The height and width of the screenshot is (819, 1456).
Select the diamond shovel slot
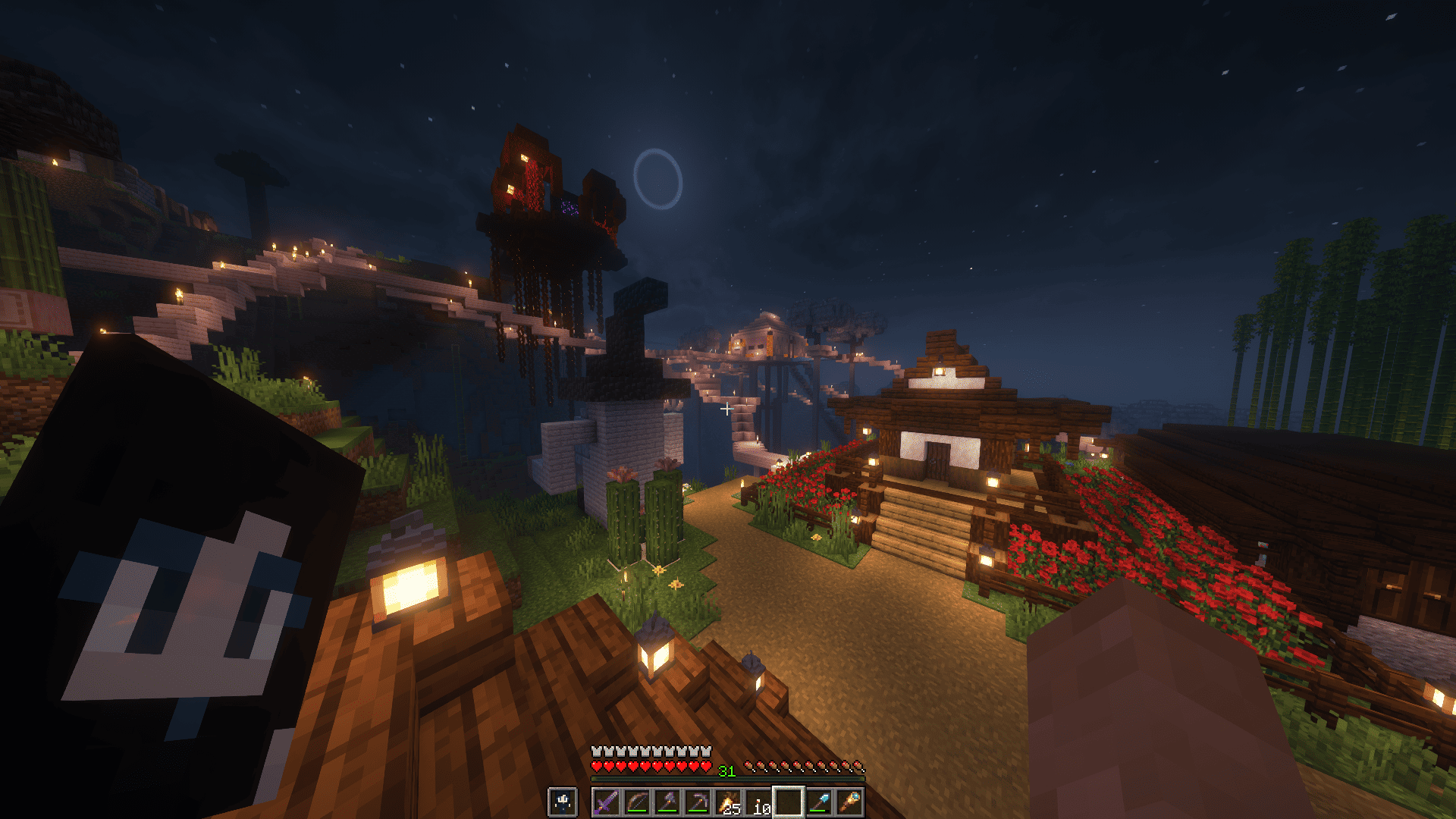click(x=818, y=802)
